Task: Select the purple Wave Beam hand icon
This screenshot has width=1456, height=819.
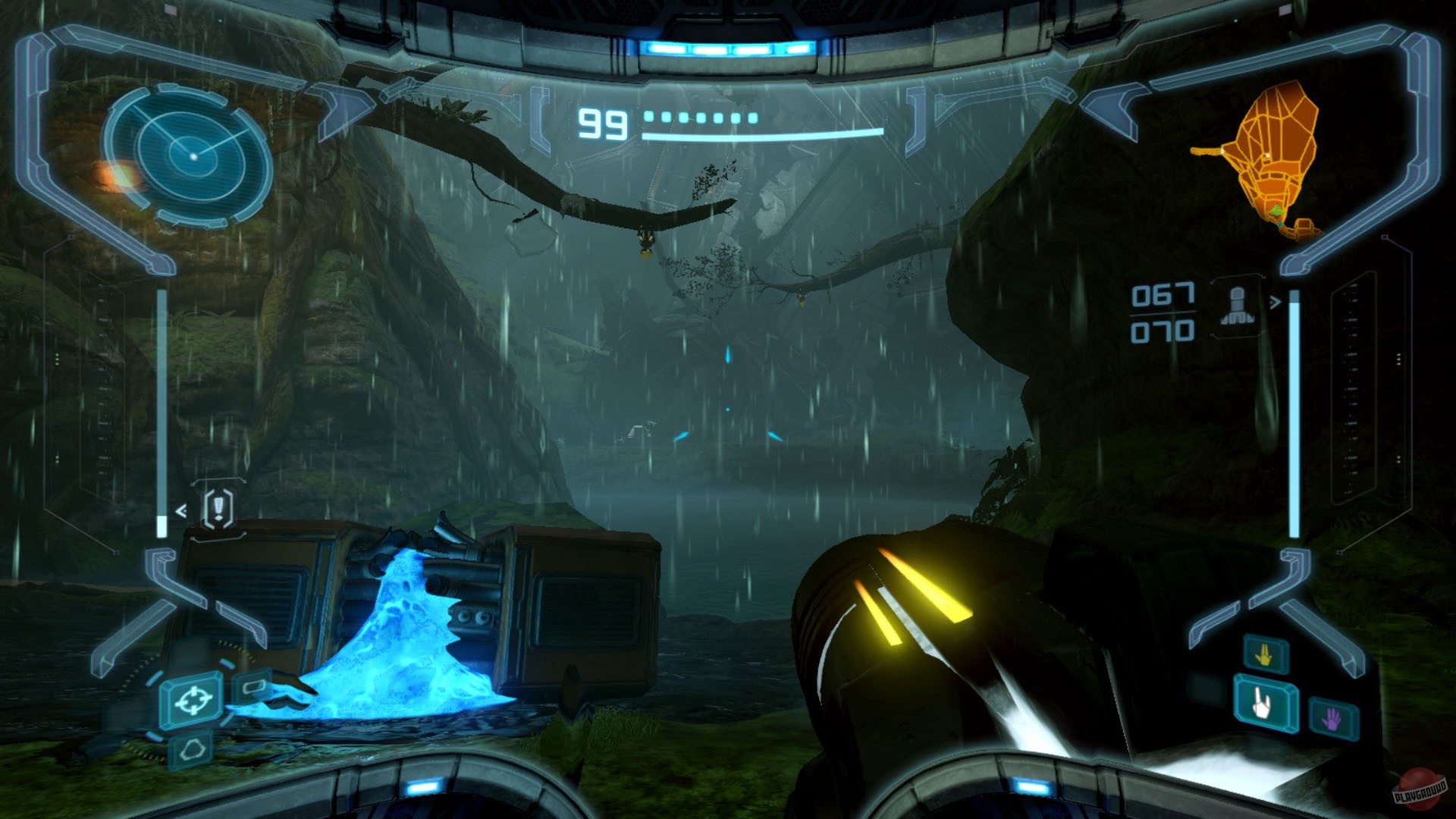Action: click(1332, 718)
